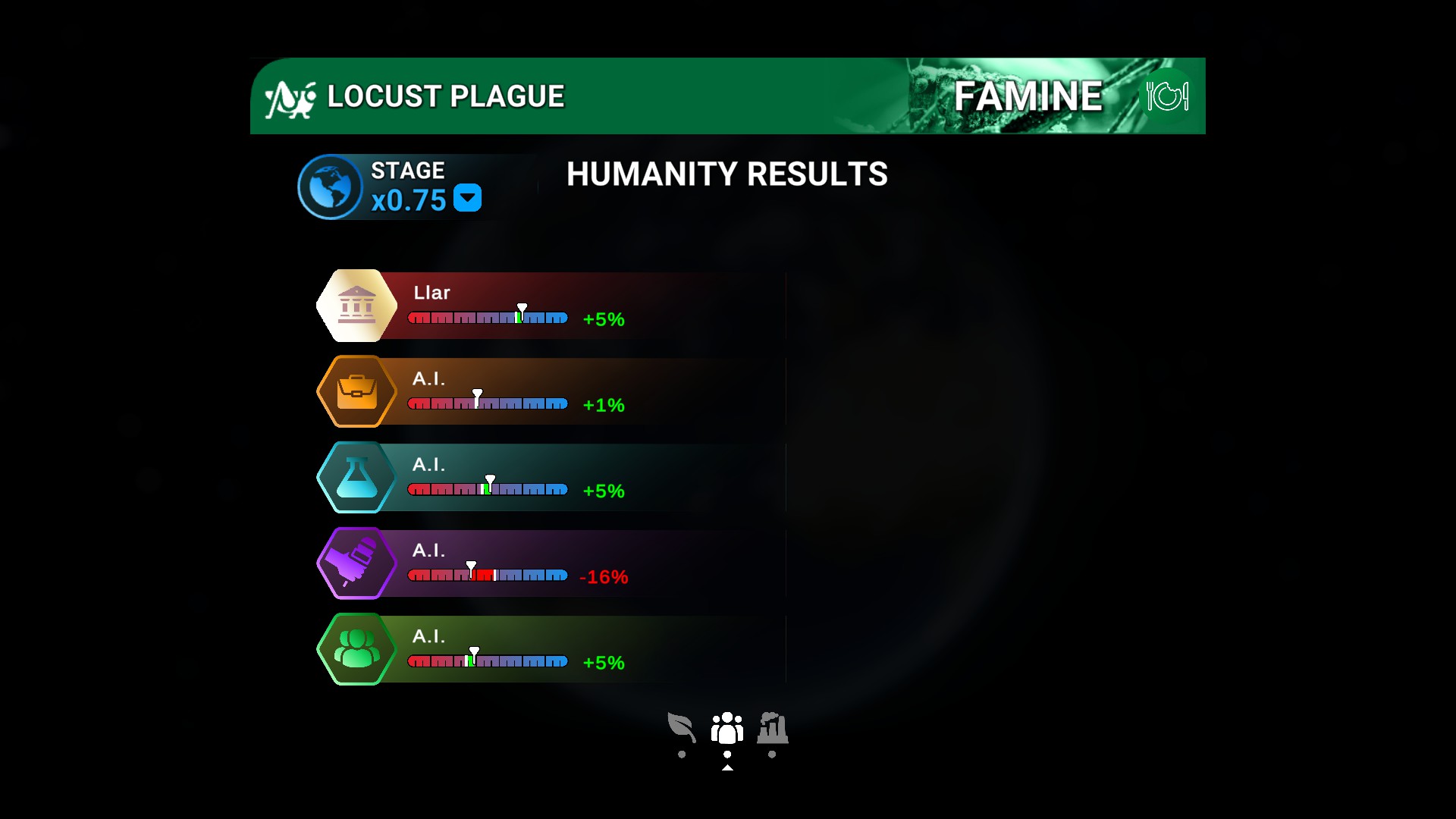Viewport: 1456px width, 819px height.
Task: Select the page dot under the people icon
Action: 728,754
